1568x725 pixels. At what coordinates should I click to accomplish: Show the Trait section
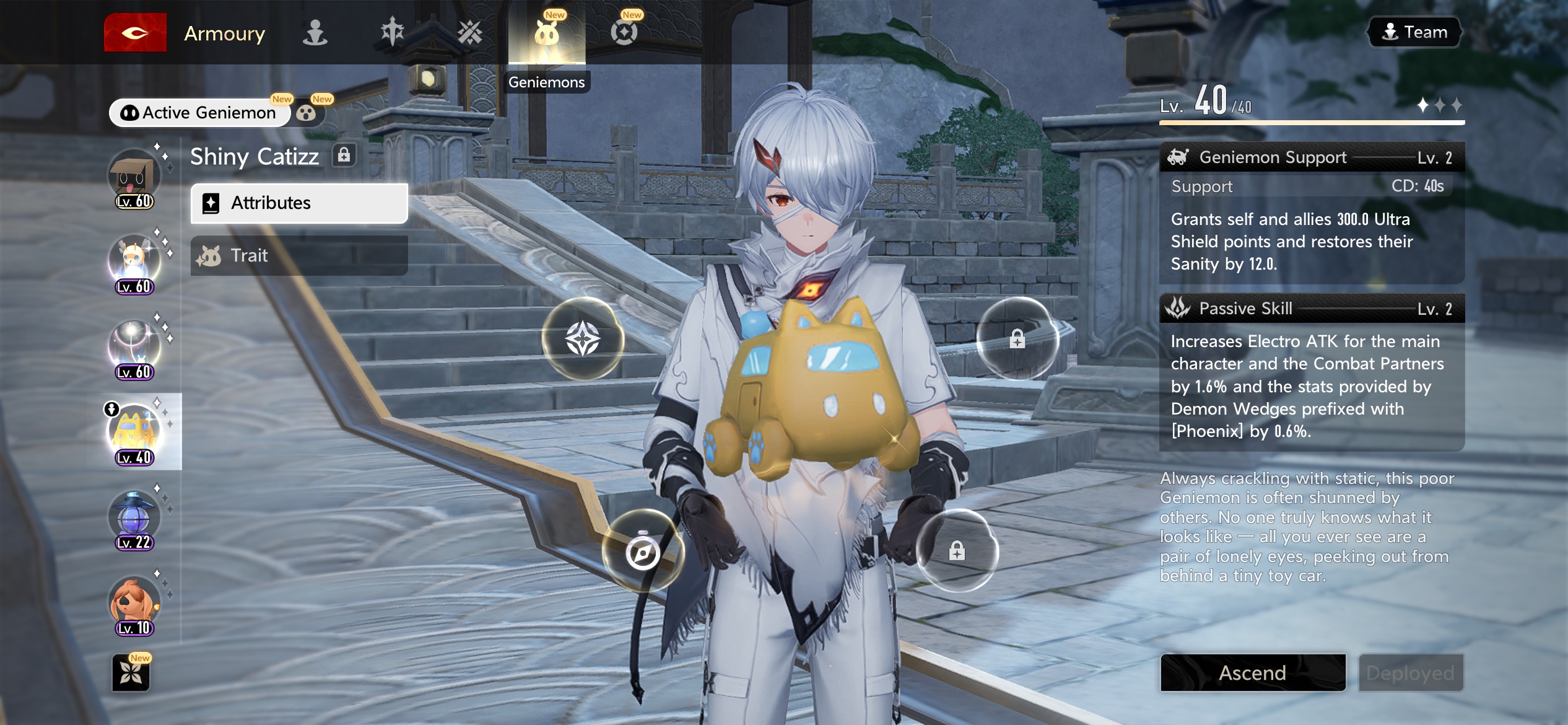[299, 255]
